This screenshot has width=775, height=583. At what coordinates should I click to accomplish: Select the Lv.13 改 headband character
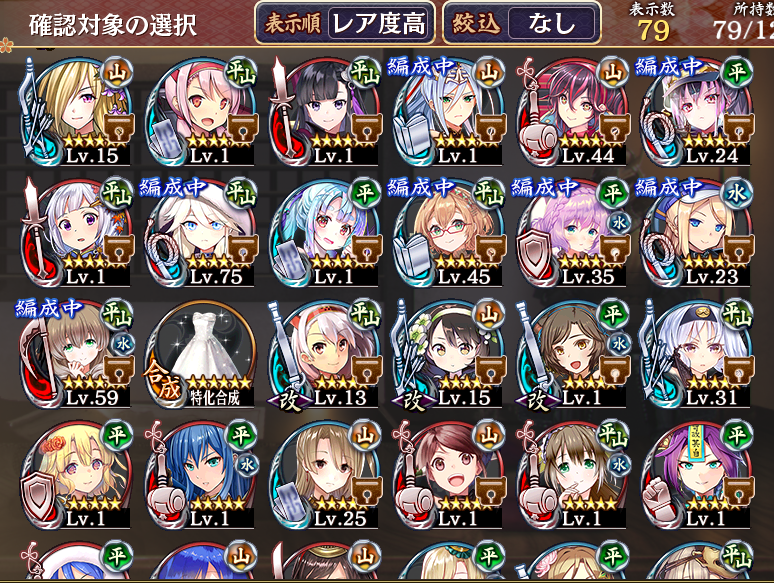coord(322,352)
